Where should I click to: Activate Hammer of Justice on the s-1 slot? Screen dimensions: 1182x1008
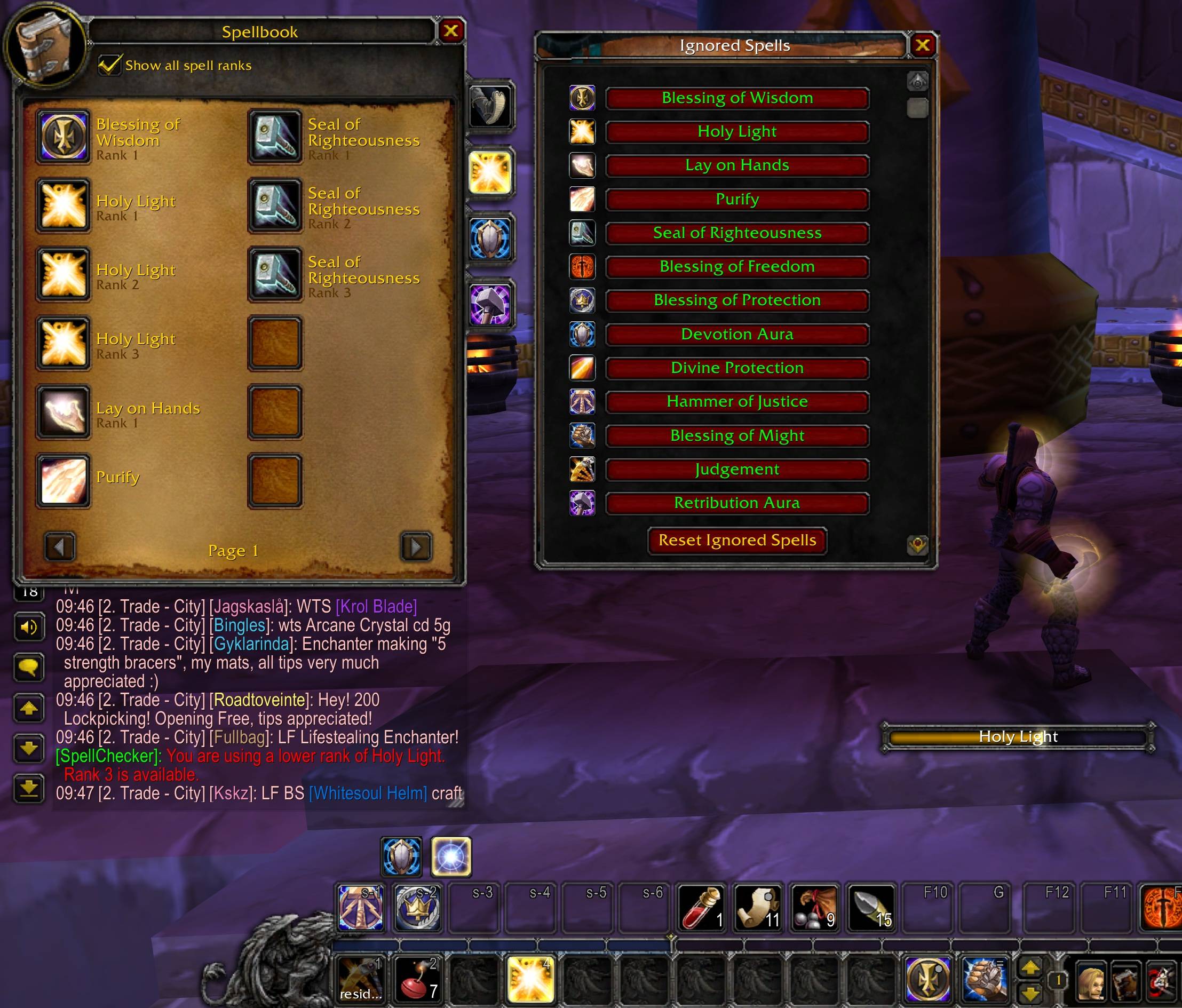[361, 908]
